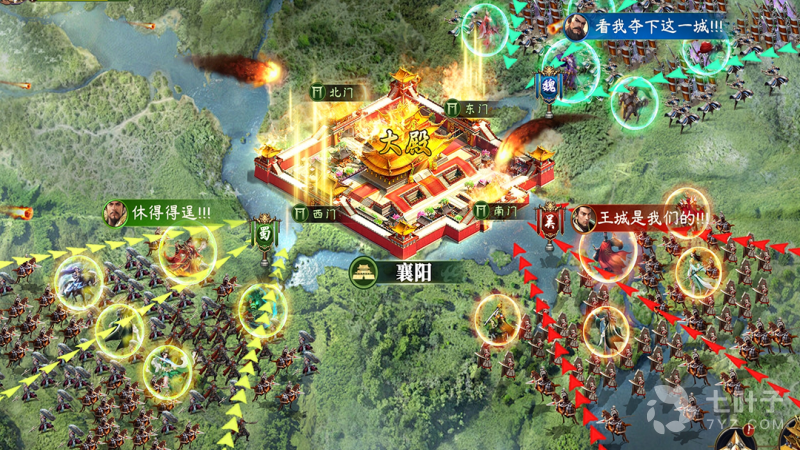The height and width of the screenshot is (450, 800).
Task: Choose the 南门 south gate label
Action: click(x=497, y=211)
